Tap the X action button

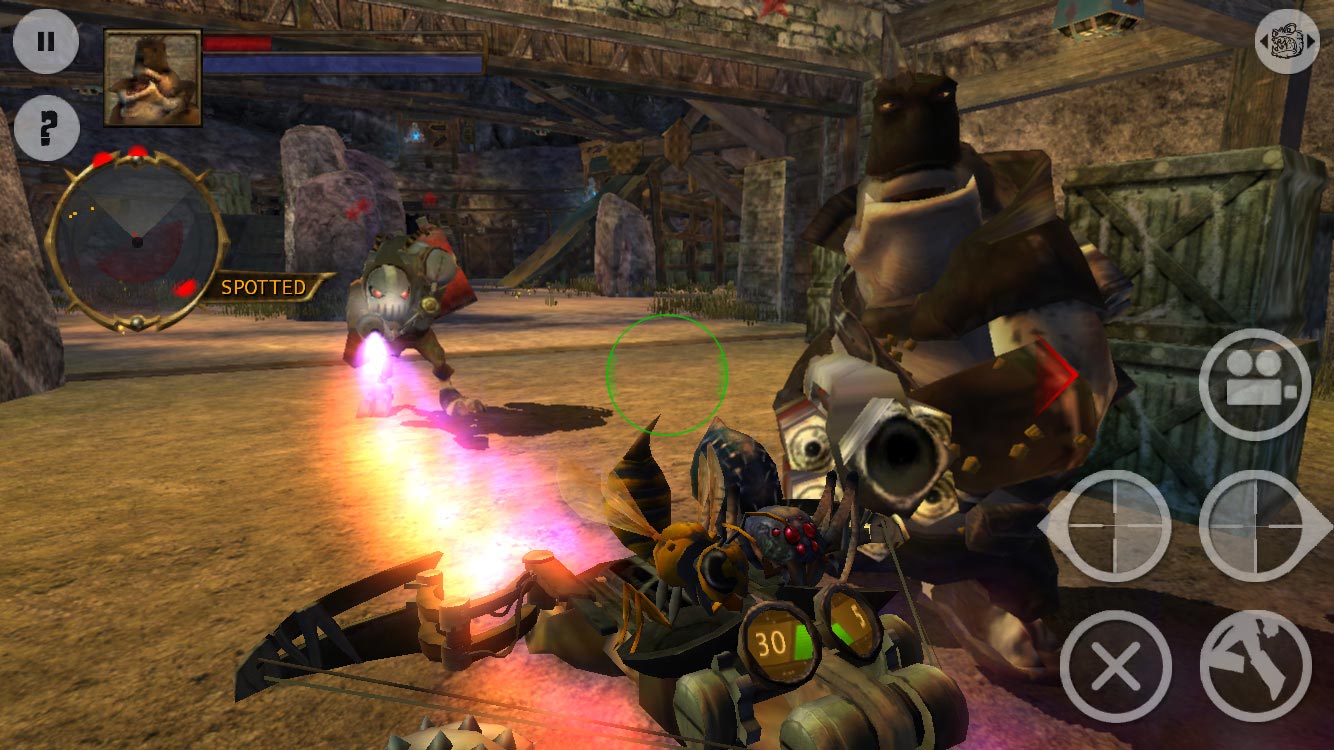click(1116, 666)
